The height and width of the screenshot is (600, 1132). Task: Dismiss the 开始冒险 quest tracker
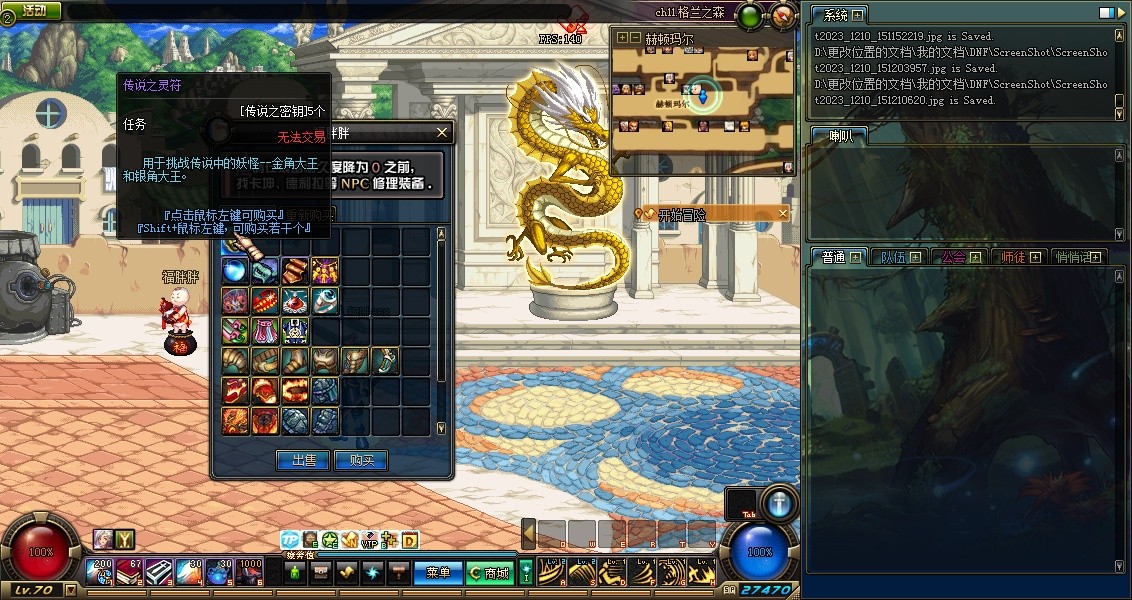(x=783, y=213)
